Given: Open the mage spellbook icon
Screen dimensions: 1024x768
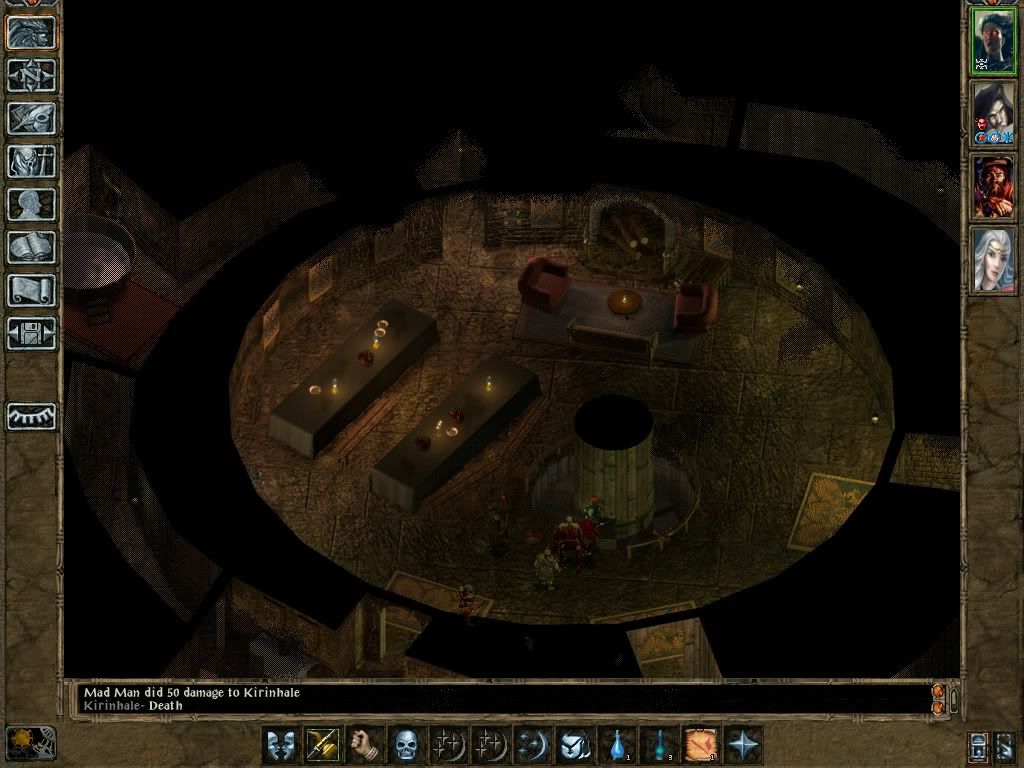Looking at the screenshot, I should pos(32,247).
